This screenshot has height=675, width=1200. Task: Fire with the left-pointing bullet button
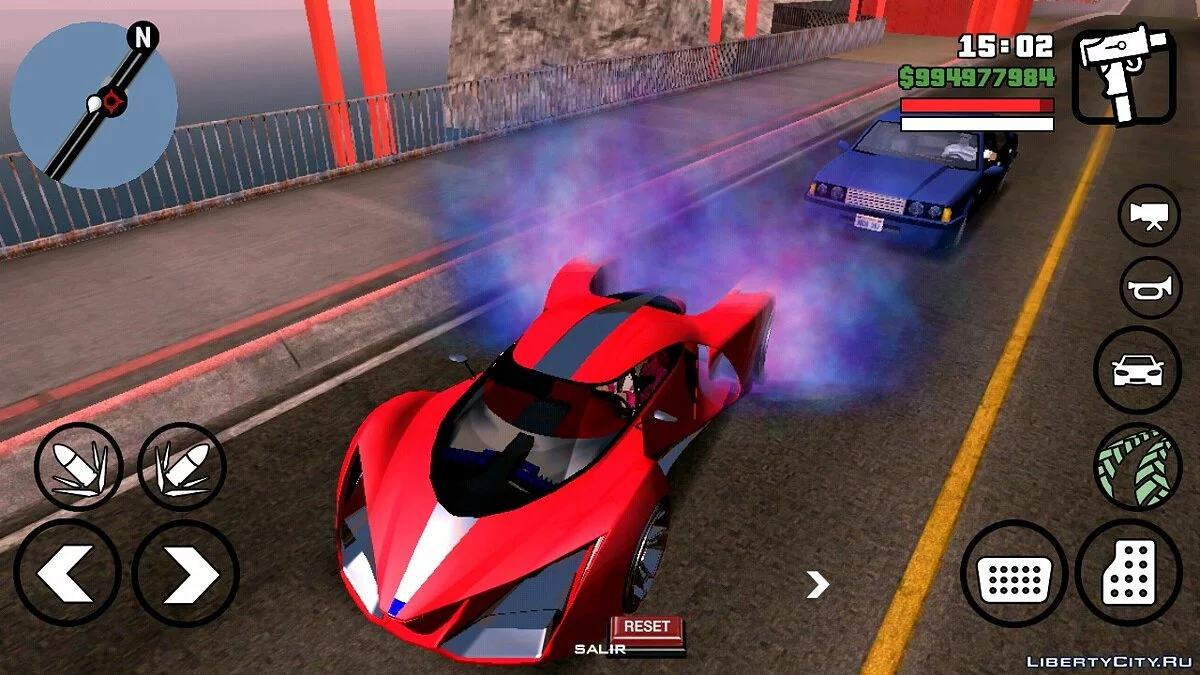[x=78, y=466]
